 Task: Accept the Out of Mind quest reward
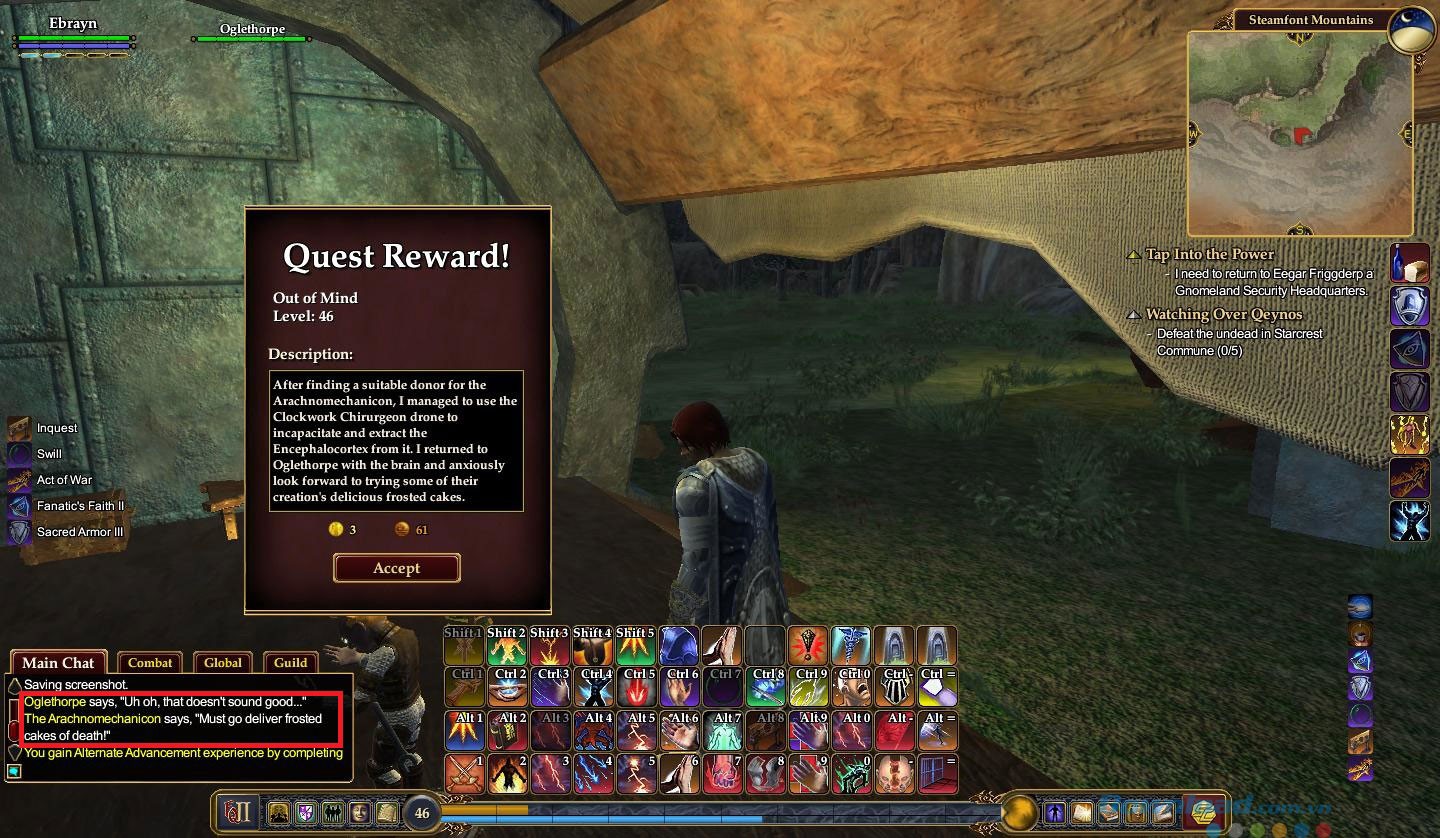[396, 568]
